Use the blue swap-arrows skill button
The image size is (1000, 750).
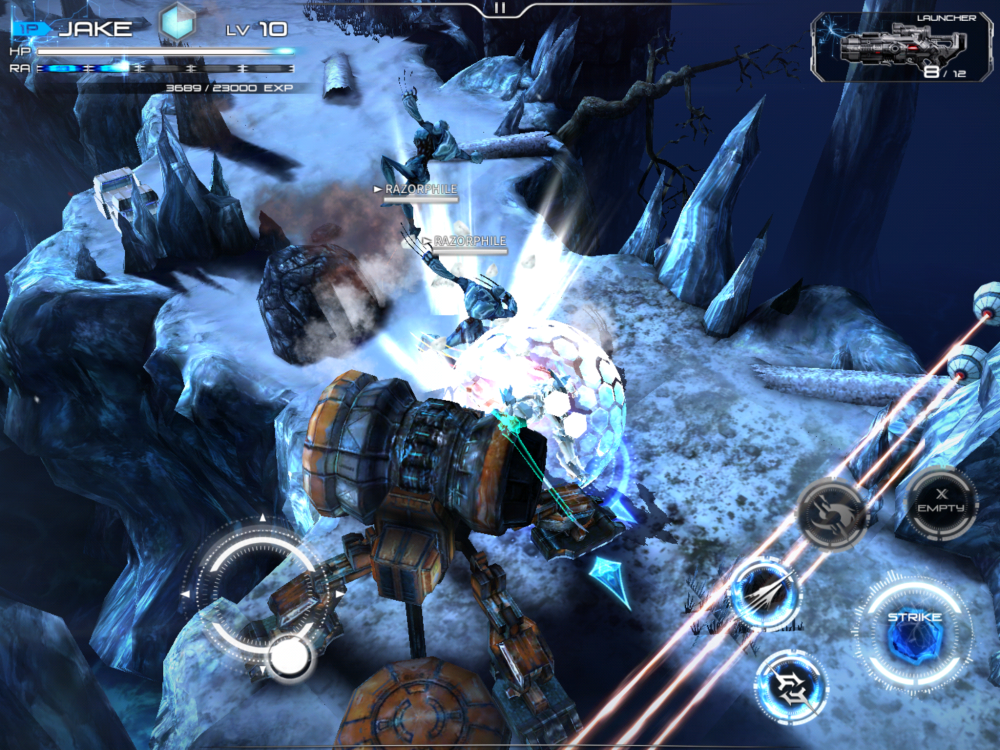[x=790, y=684]
